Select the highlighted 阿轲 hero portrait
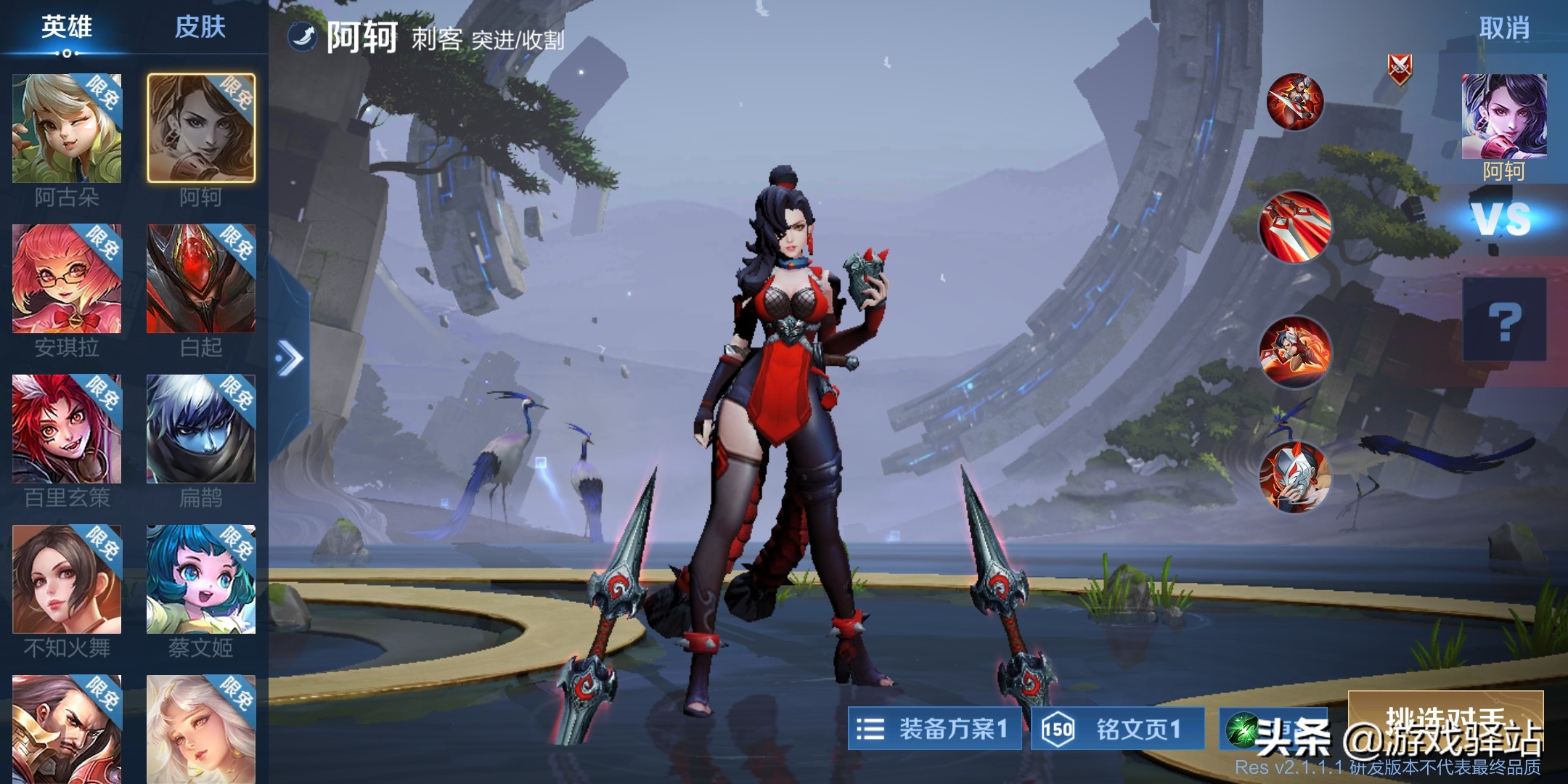1568x784 pixels. 201,128
